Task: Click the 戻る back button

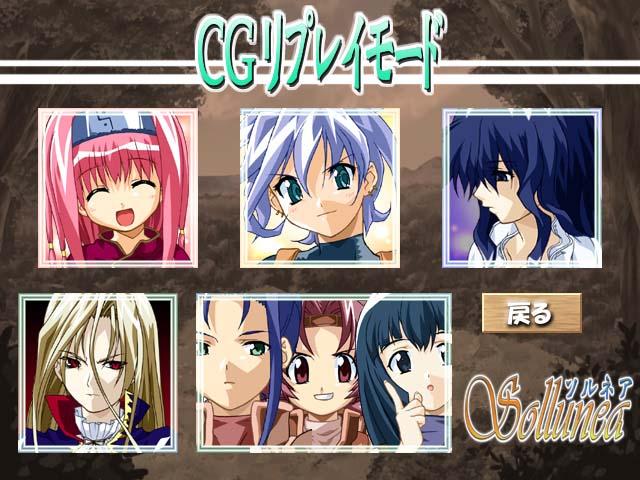Action: (531, 313)
